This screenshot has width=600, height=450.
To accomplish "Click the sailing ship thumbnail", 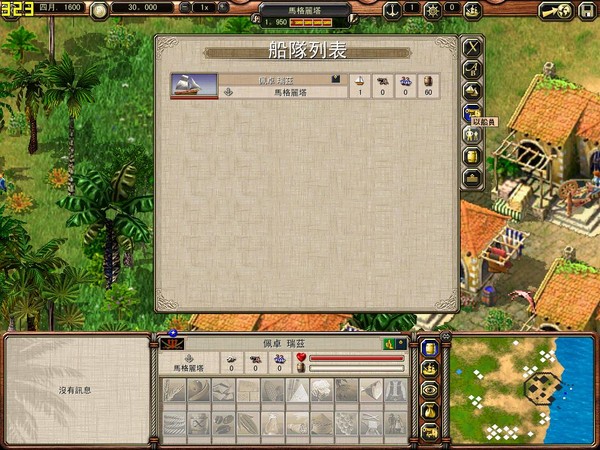I will click(194, 86).
